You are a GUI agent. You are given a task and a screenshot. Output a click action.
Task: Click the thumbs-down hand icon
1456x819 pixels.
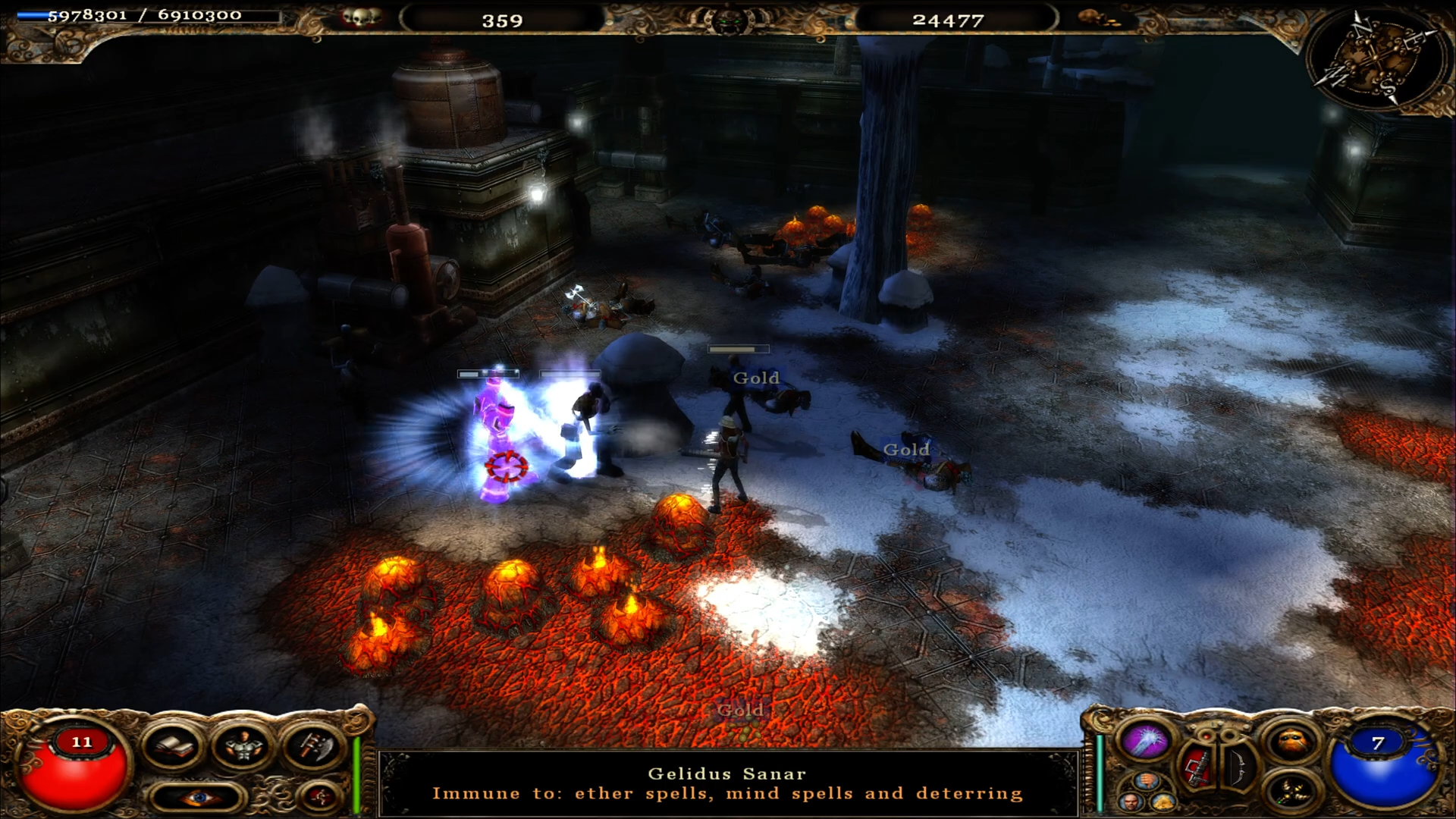click(x=1147, y=781)
